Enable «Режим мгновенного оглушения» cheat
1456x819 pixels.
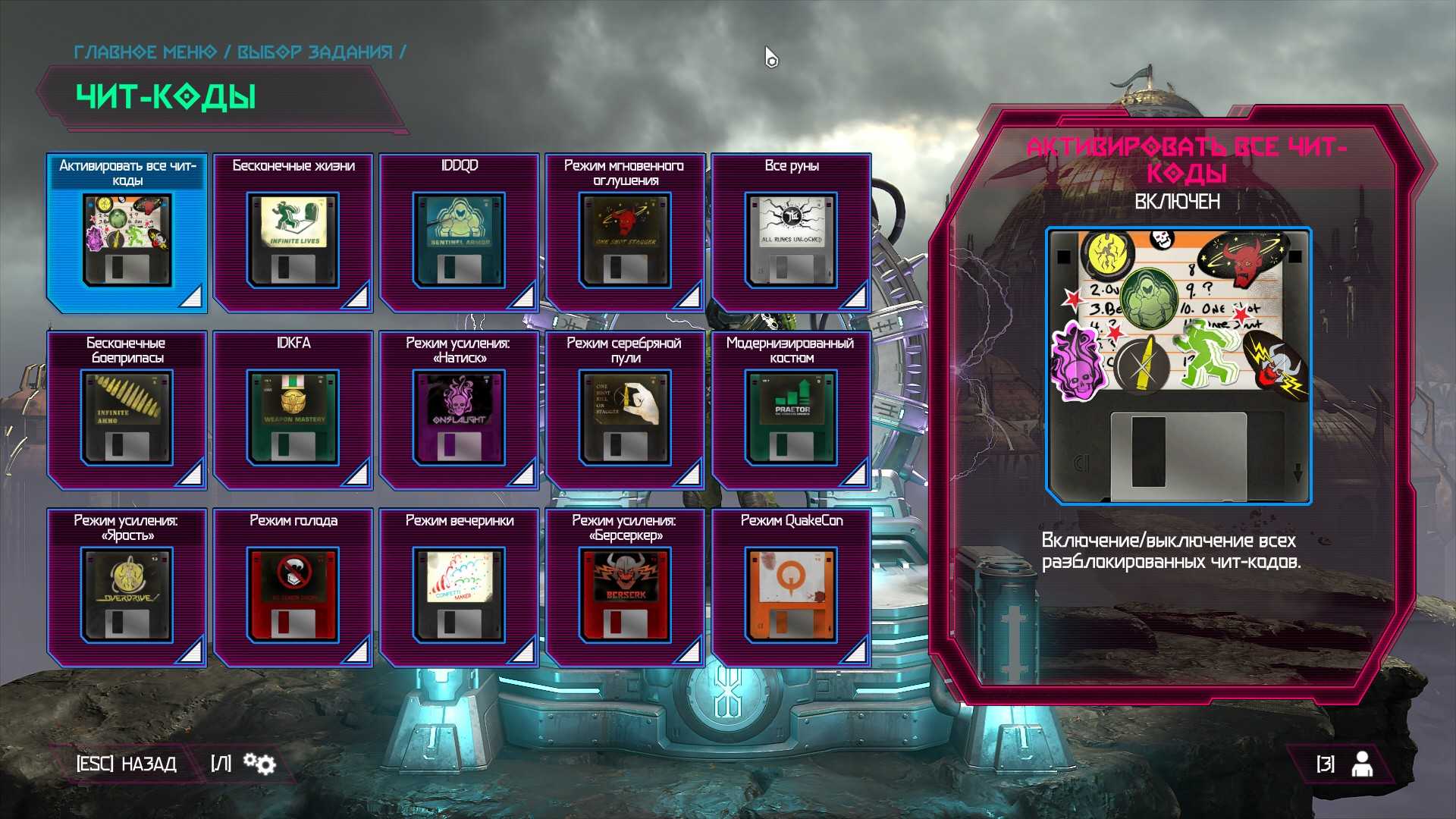[x=626, y=234]
